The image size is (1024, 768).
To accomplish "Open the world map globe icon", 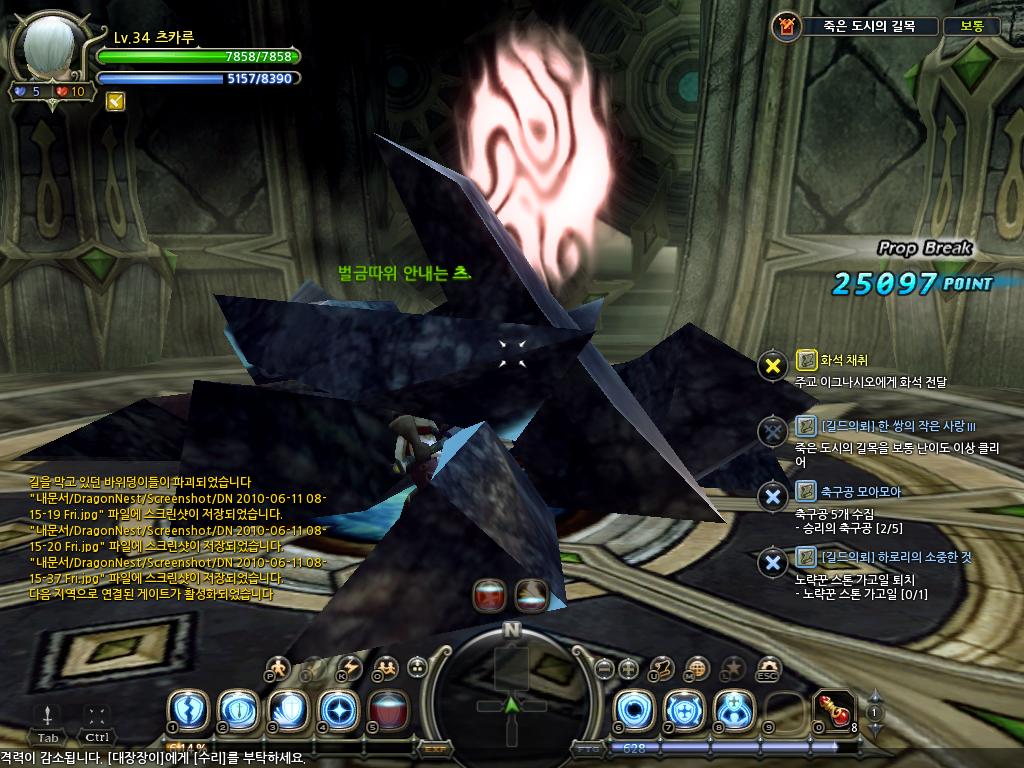I will (698, 668).
